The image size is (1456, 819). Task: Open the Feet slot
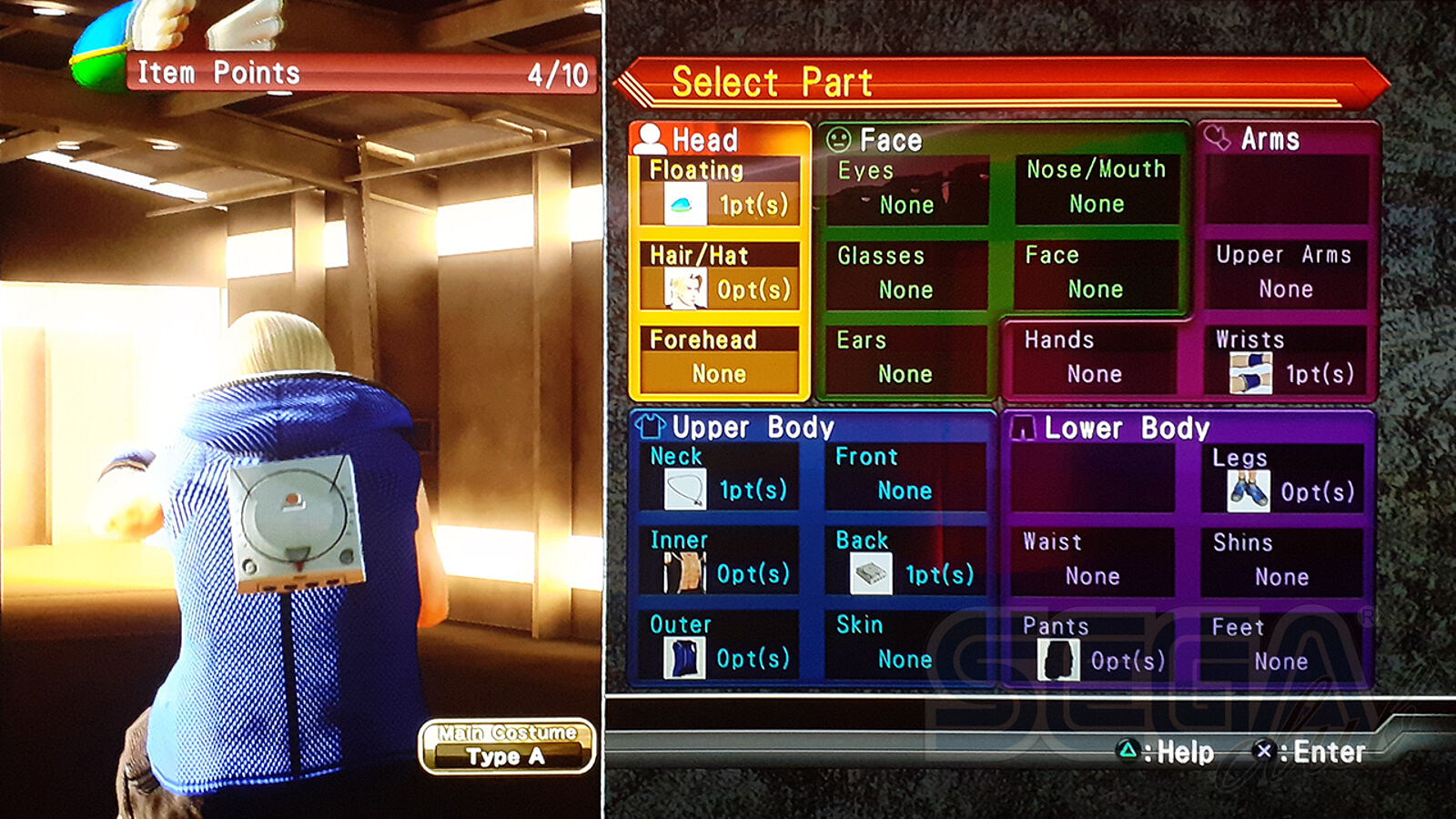coord(1283,646)
